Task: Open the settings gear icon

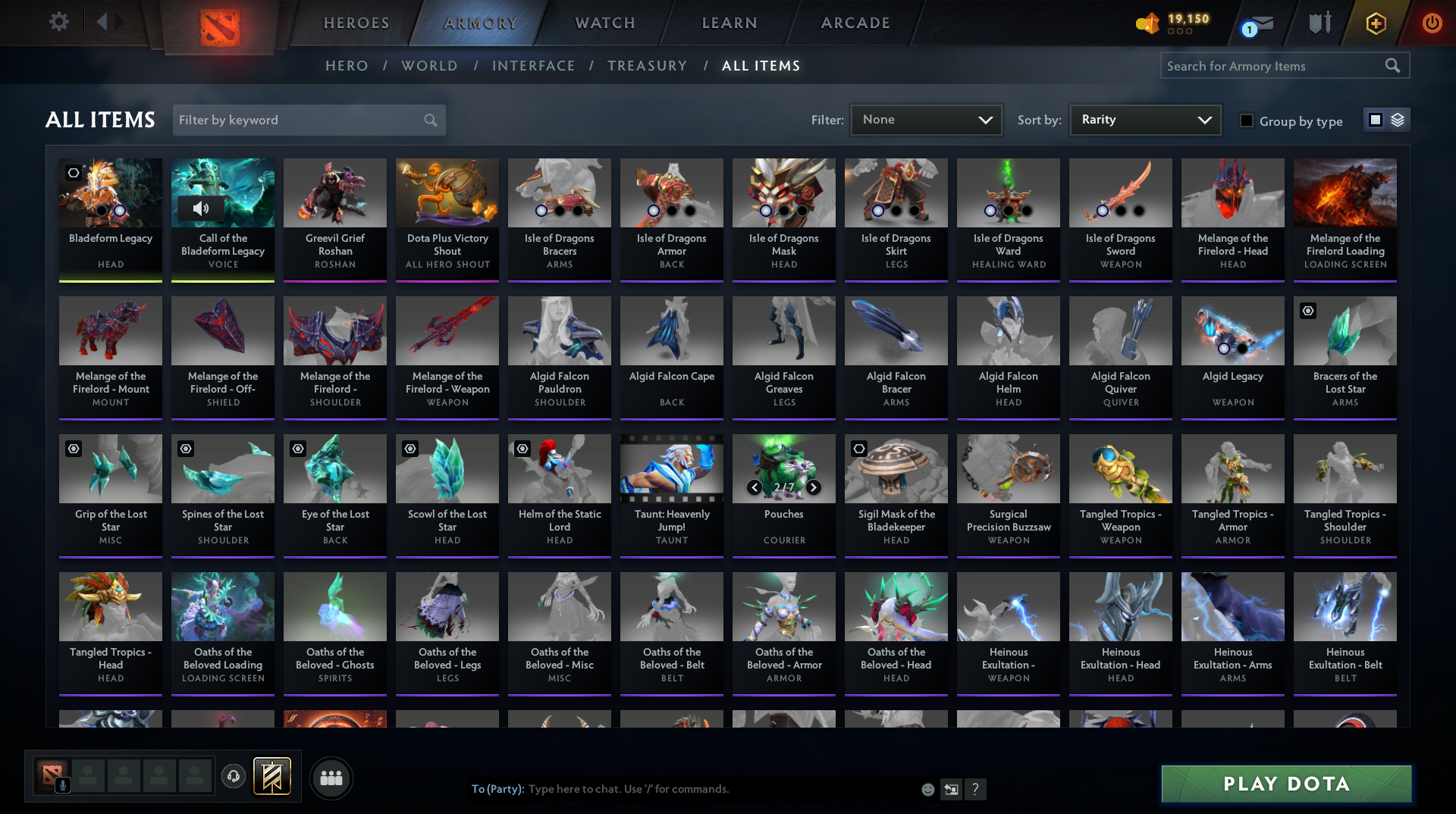Action: click(x=59, y=22)
